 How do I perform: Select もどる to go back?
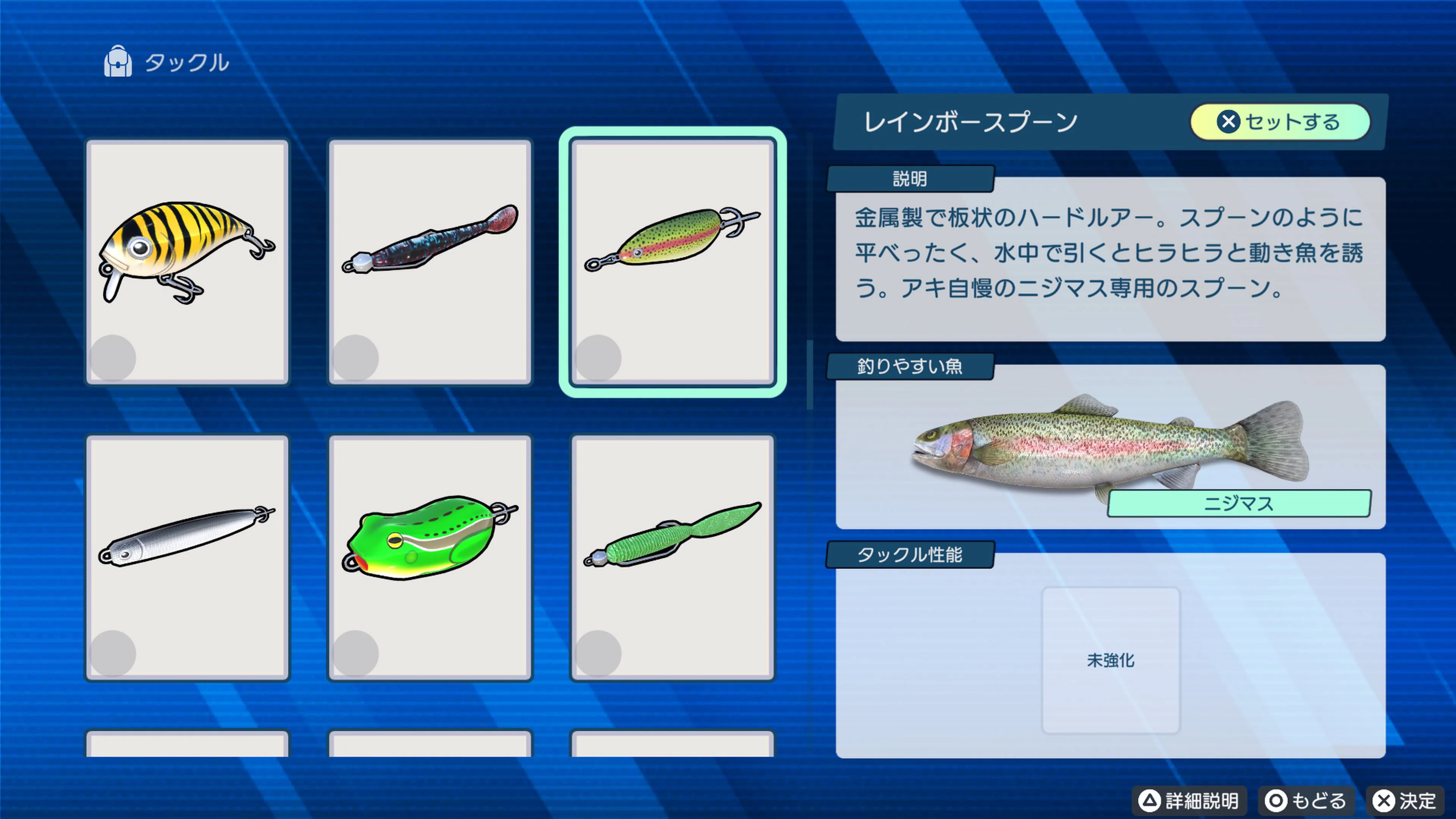coord(1306,800)
